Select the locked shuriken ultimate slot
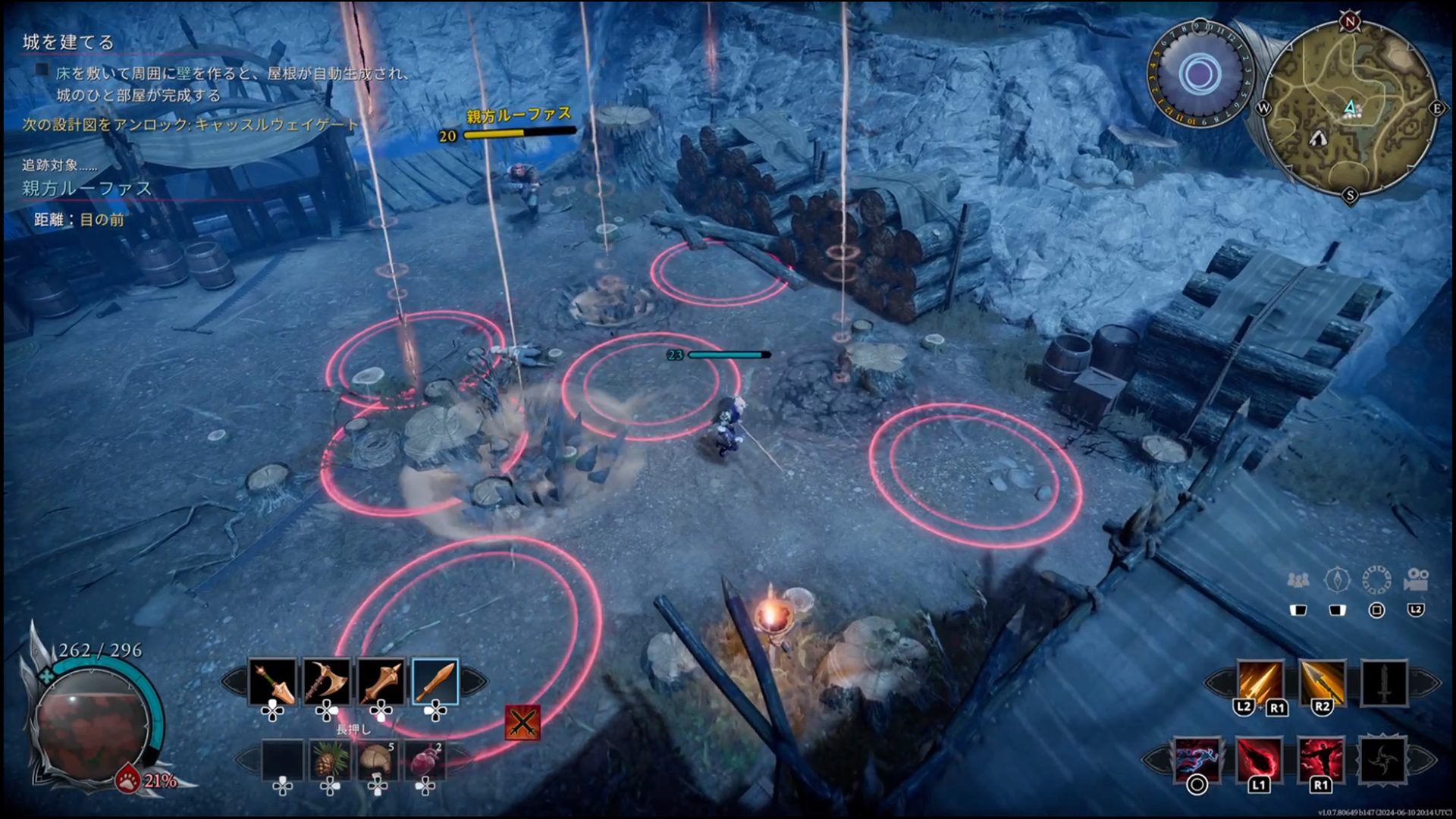1456x819 pixels. tap(1383, 759)
